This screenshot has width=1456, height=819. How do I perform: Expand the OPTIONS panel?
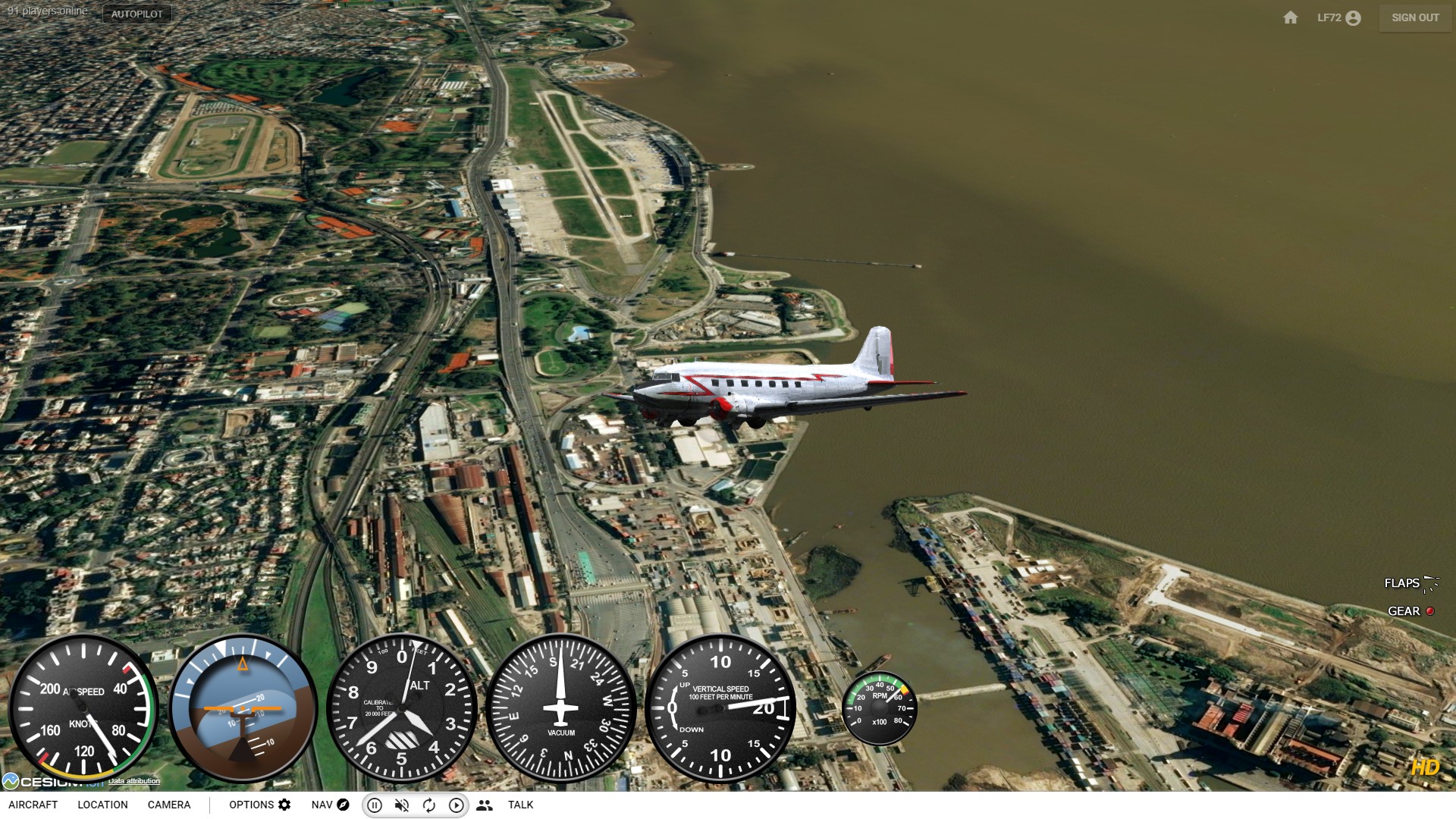(250, 805)
